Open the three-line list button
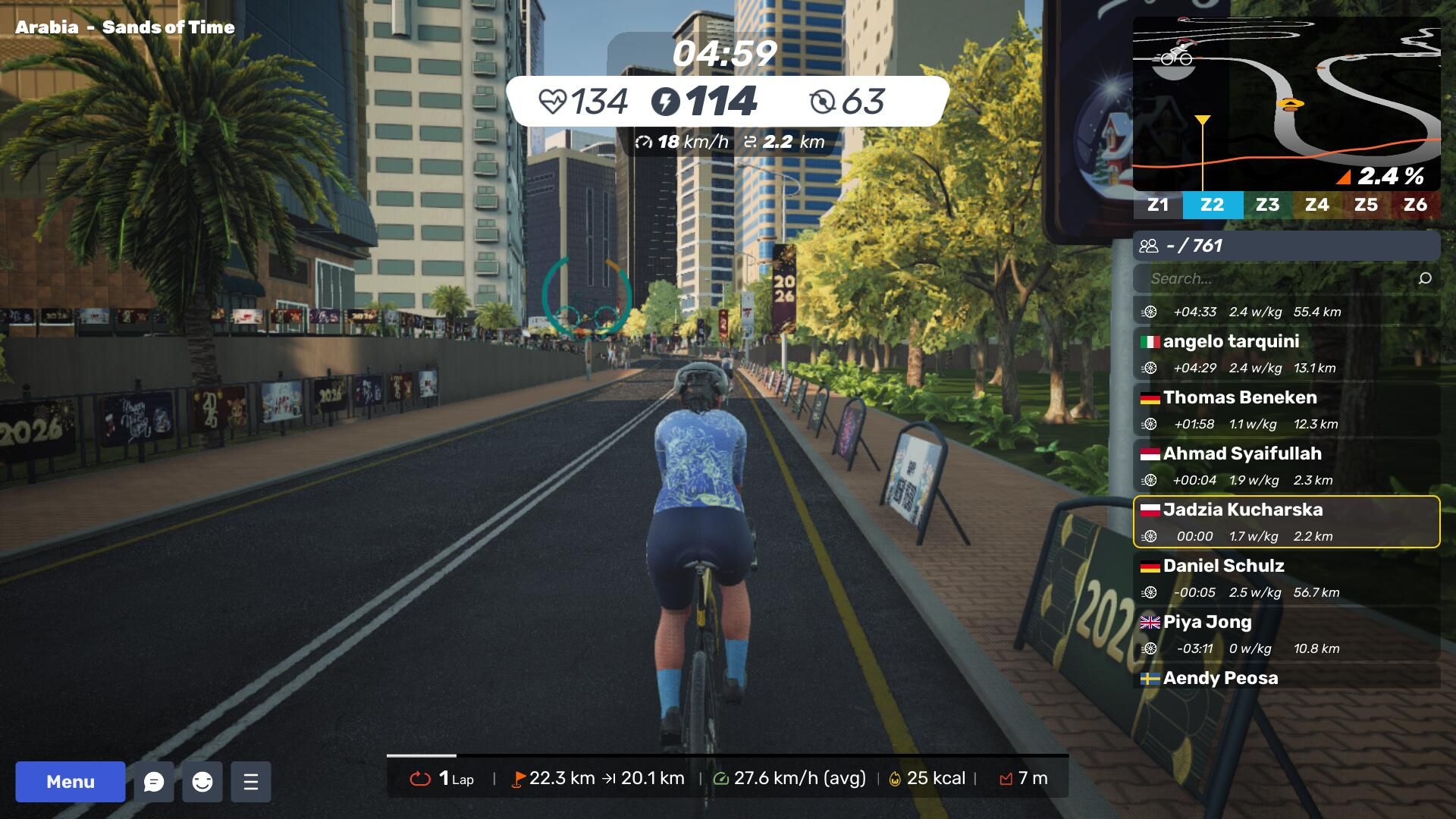This screenshot has height=819, width=1456. pyautogui.click(x=251, y=782)
